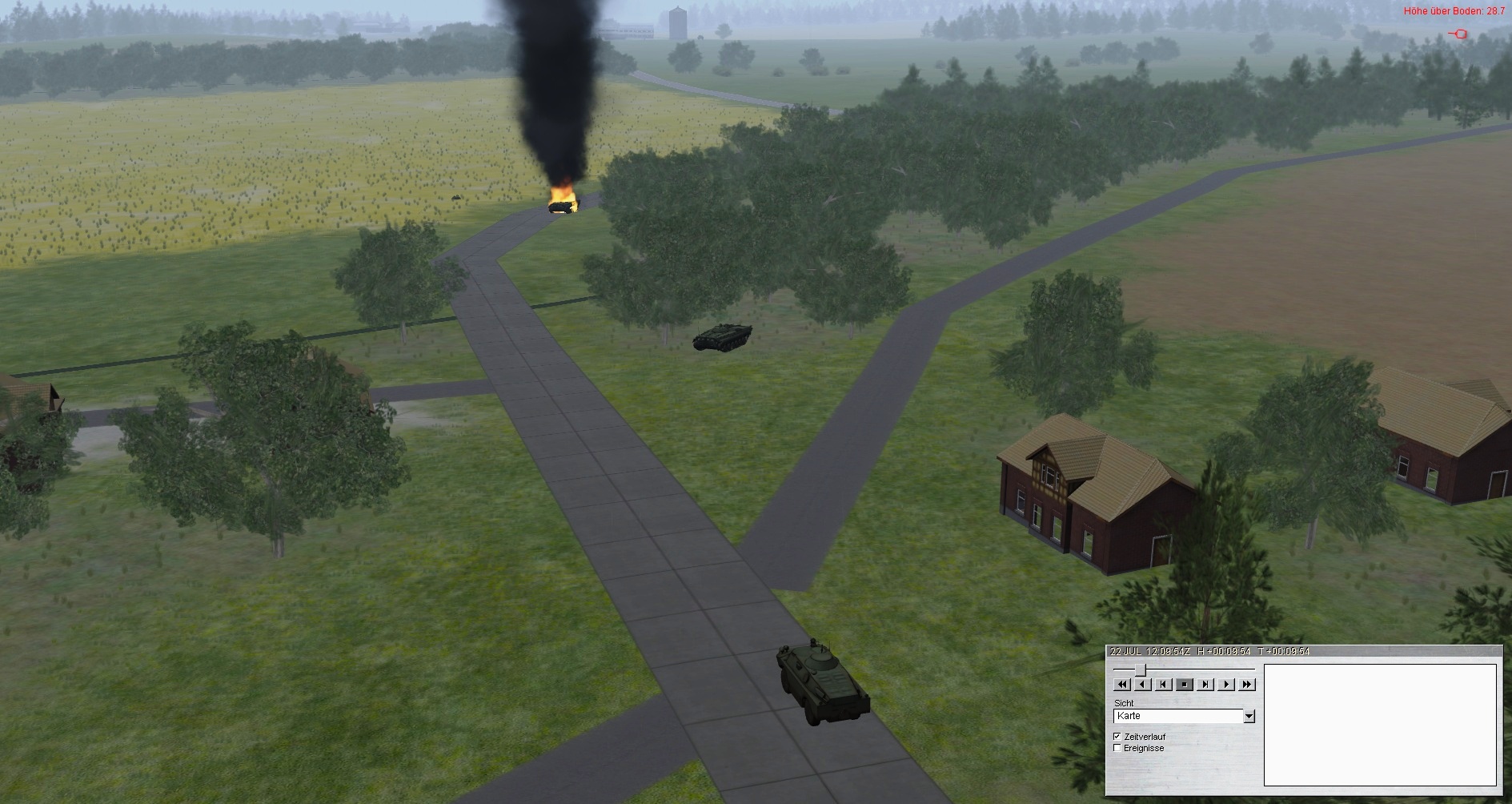Step forward to the next event
This screenshot has width=1512, height=804.
point(1205,685)
